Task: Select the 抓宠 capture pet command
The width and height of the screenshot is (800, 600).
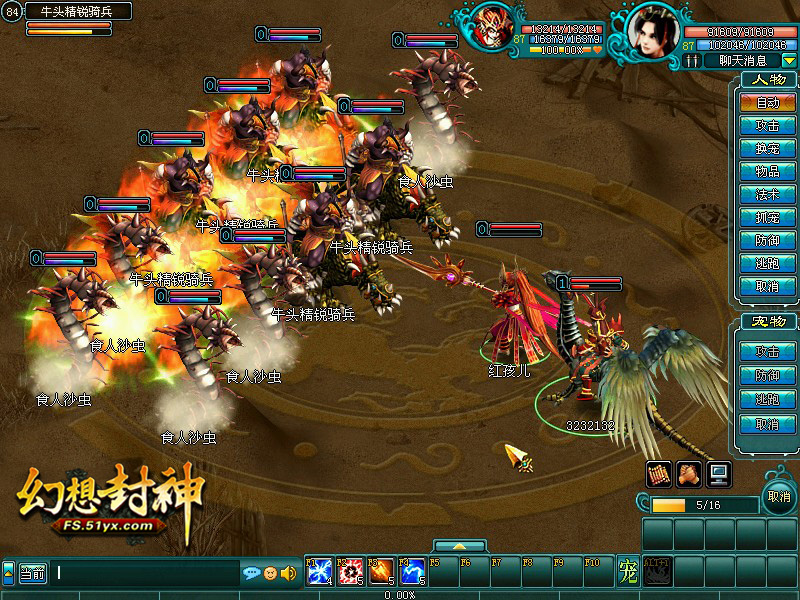Action: point(767,218)
